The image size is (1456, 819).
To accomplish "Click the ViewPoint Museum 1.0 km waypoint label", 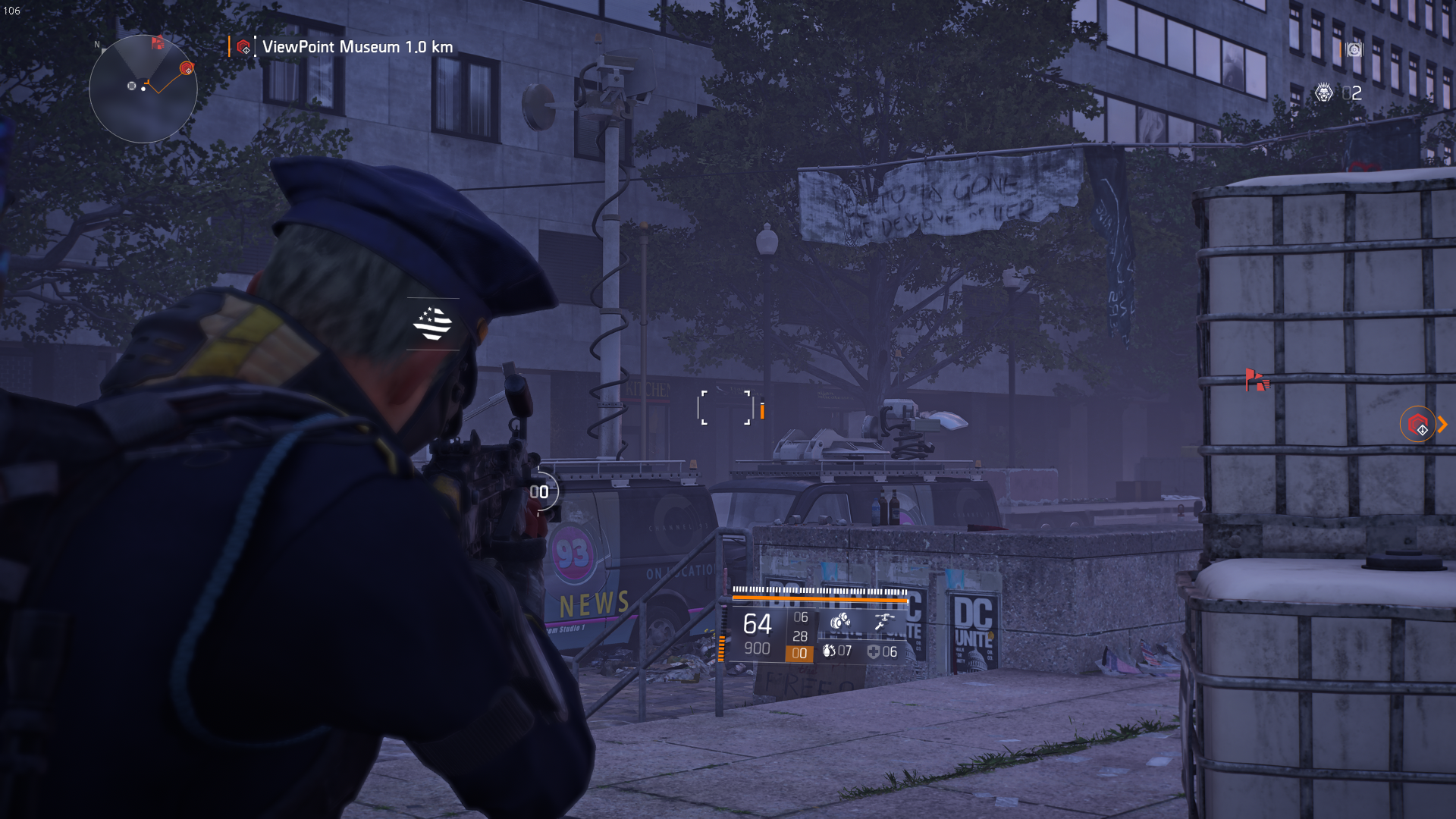I will [356, 47].
